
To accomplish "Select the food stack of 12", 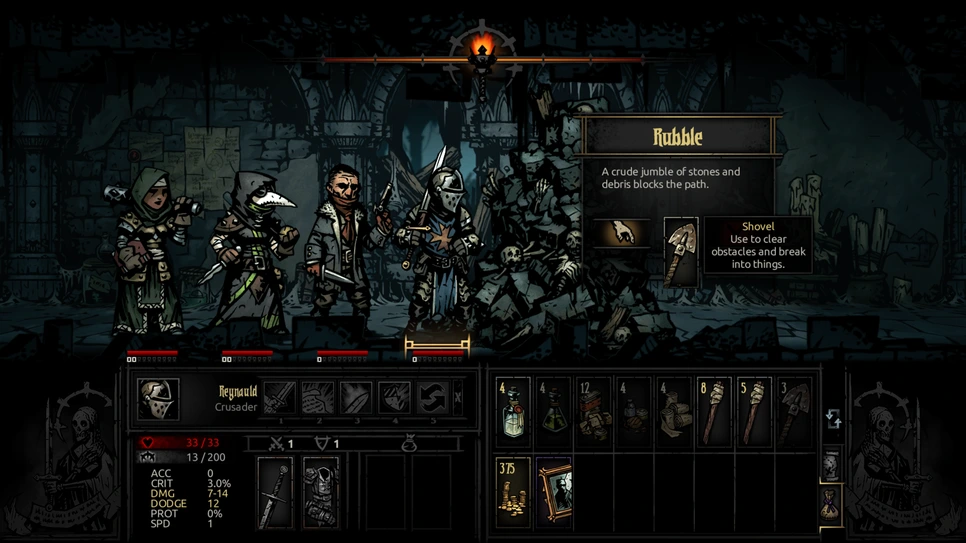I will 593,411.
